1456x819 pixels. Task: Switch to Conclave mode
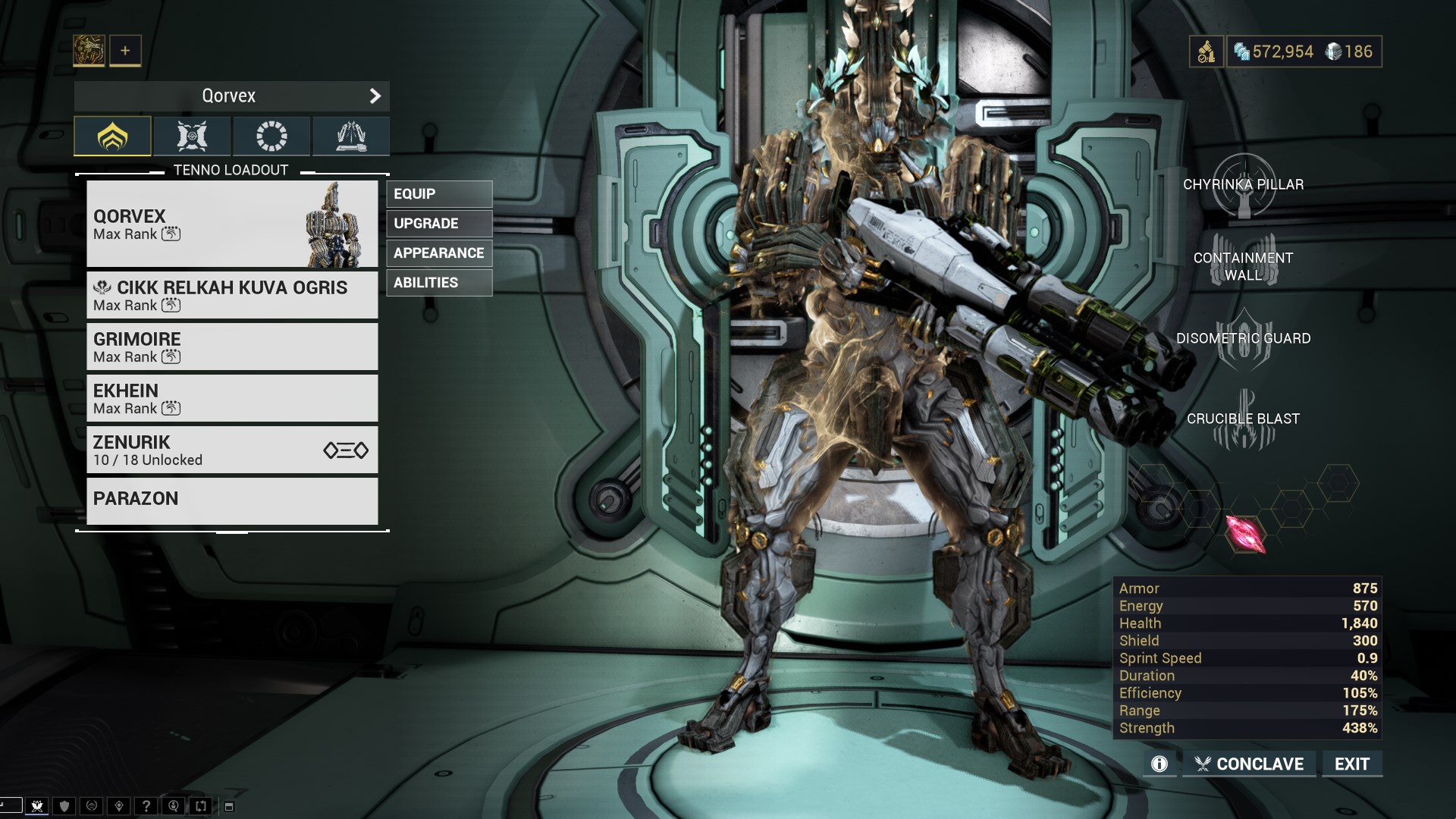pos(1249,764)
